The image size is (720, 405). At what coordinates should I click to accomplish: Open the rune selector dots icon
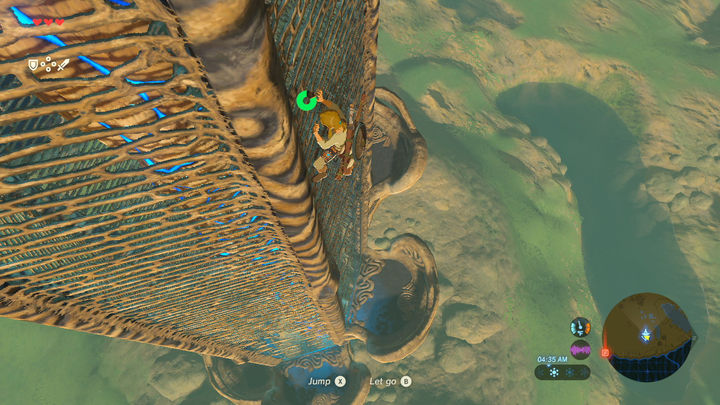click(x=47, y=65)
